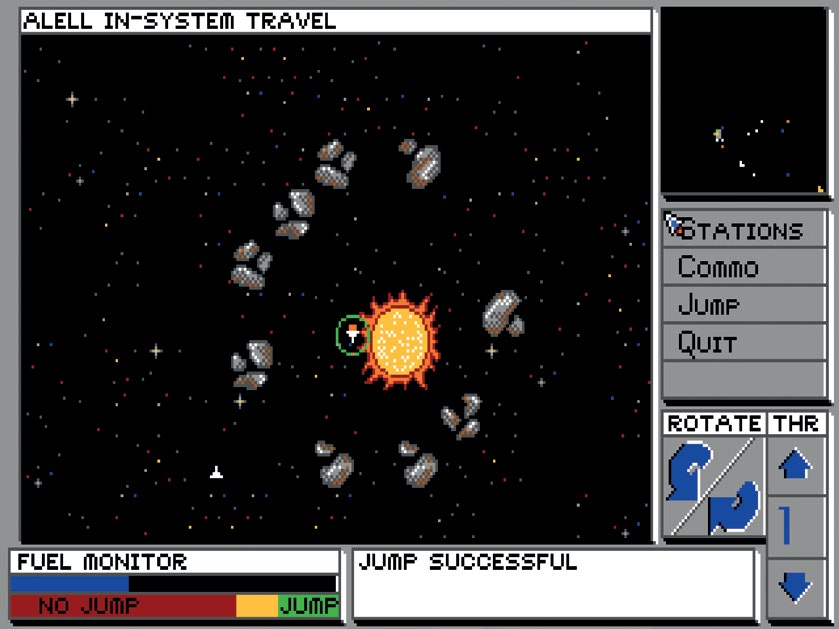The width and height of the screenshot is (839, 629).
Task: Open the Stations menu entry
Action: coord(743,230)
